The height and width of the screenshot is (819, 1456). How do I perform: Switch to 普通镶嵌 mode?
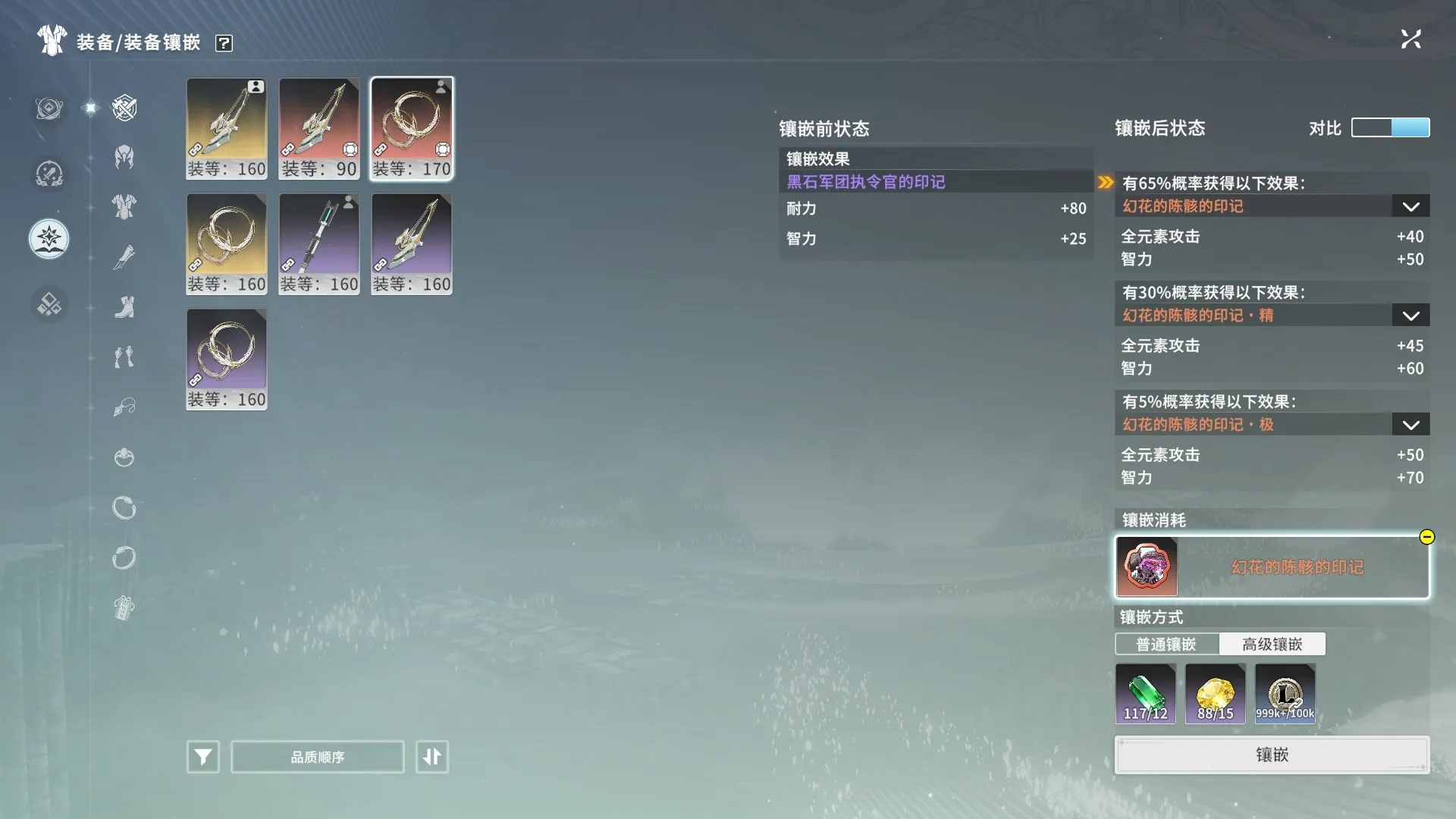pyautogui.click(x=1166, y=645)
